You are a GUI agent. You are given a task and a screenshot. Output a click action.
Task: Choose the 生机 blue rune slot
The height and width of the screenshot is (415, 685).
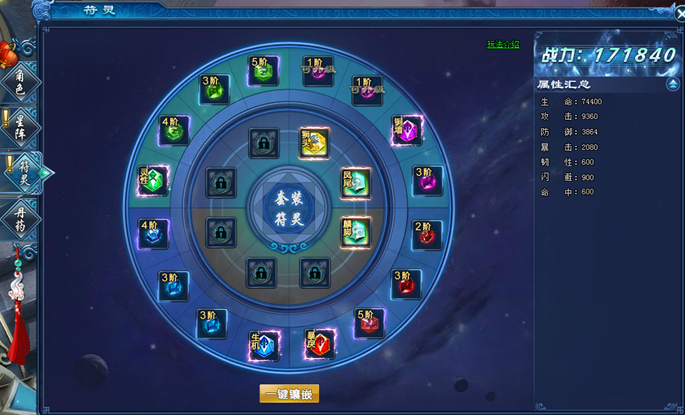point(262,345)
